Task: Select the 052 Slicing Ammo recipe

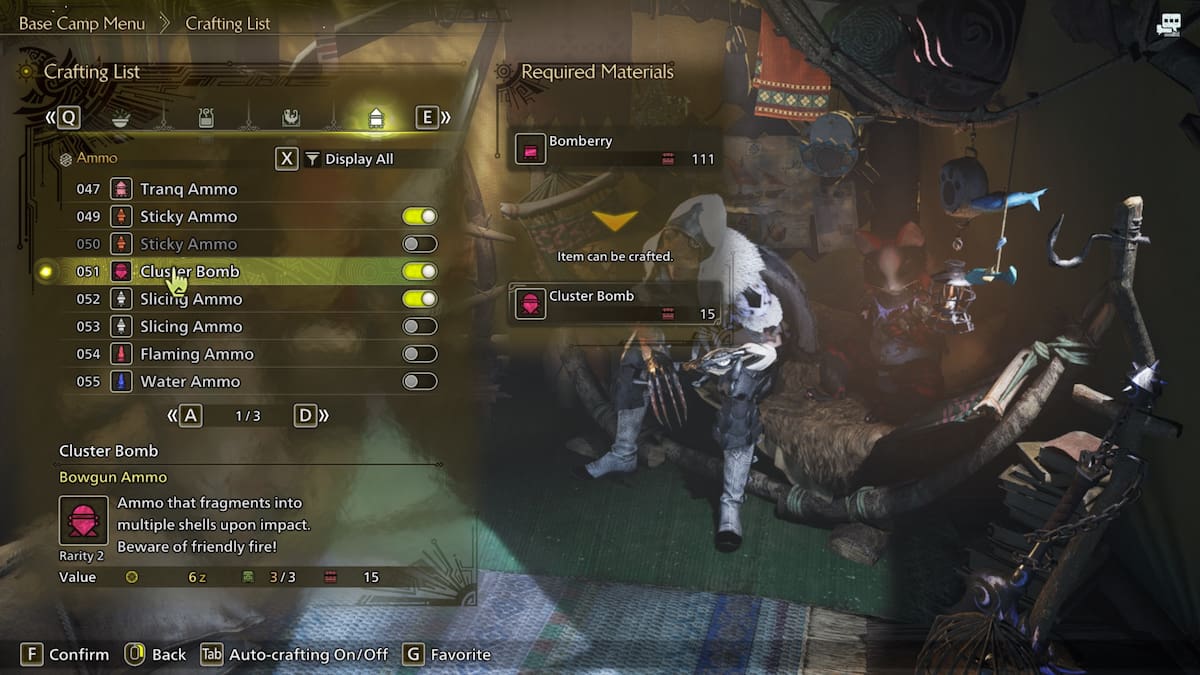Action: pos(191,299)
